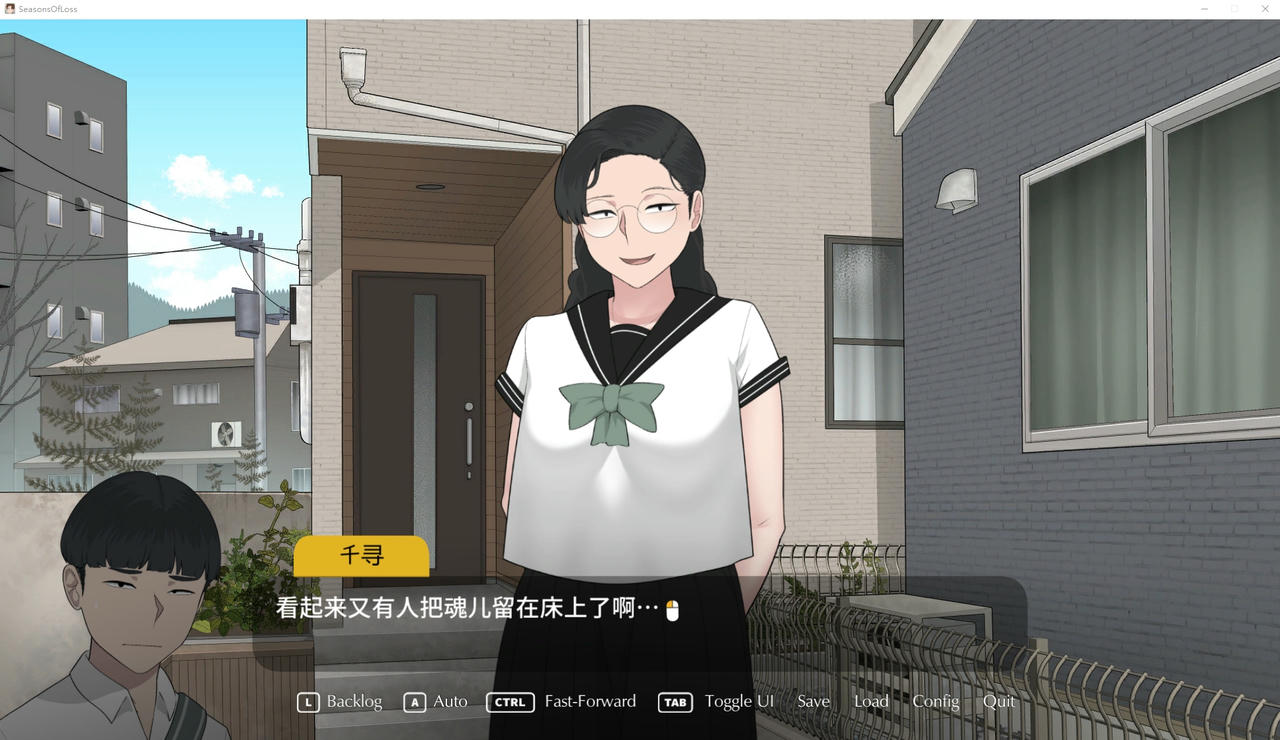Image resolution: width=1280 pixels, height=740 pixels.
Task: Click the minimize icon in the title bar
Action: coord(1204,8)
